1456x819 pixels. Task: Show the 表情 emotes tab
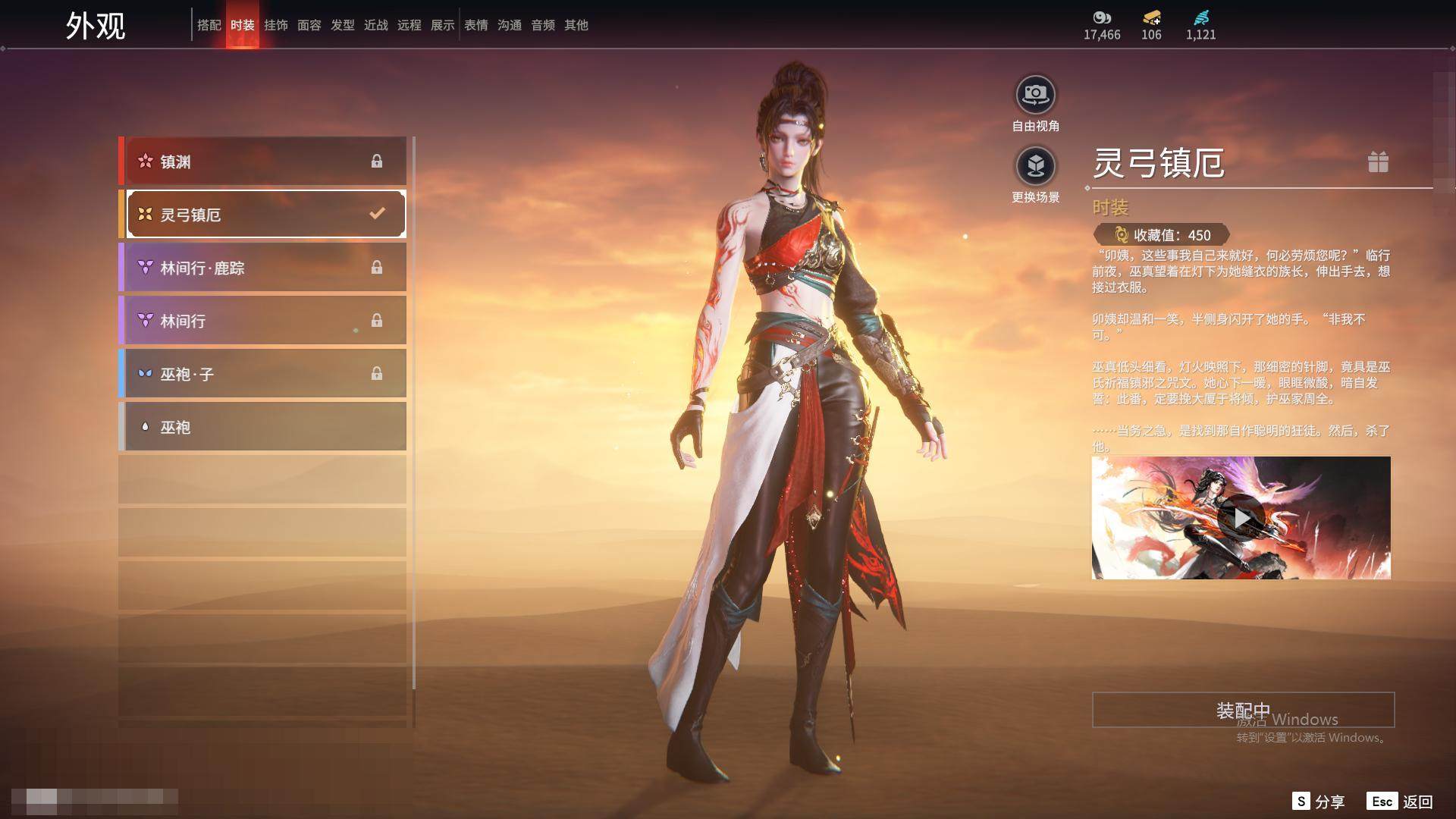coord(476,25)
